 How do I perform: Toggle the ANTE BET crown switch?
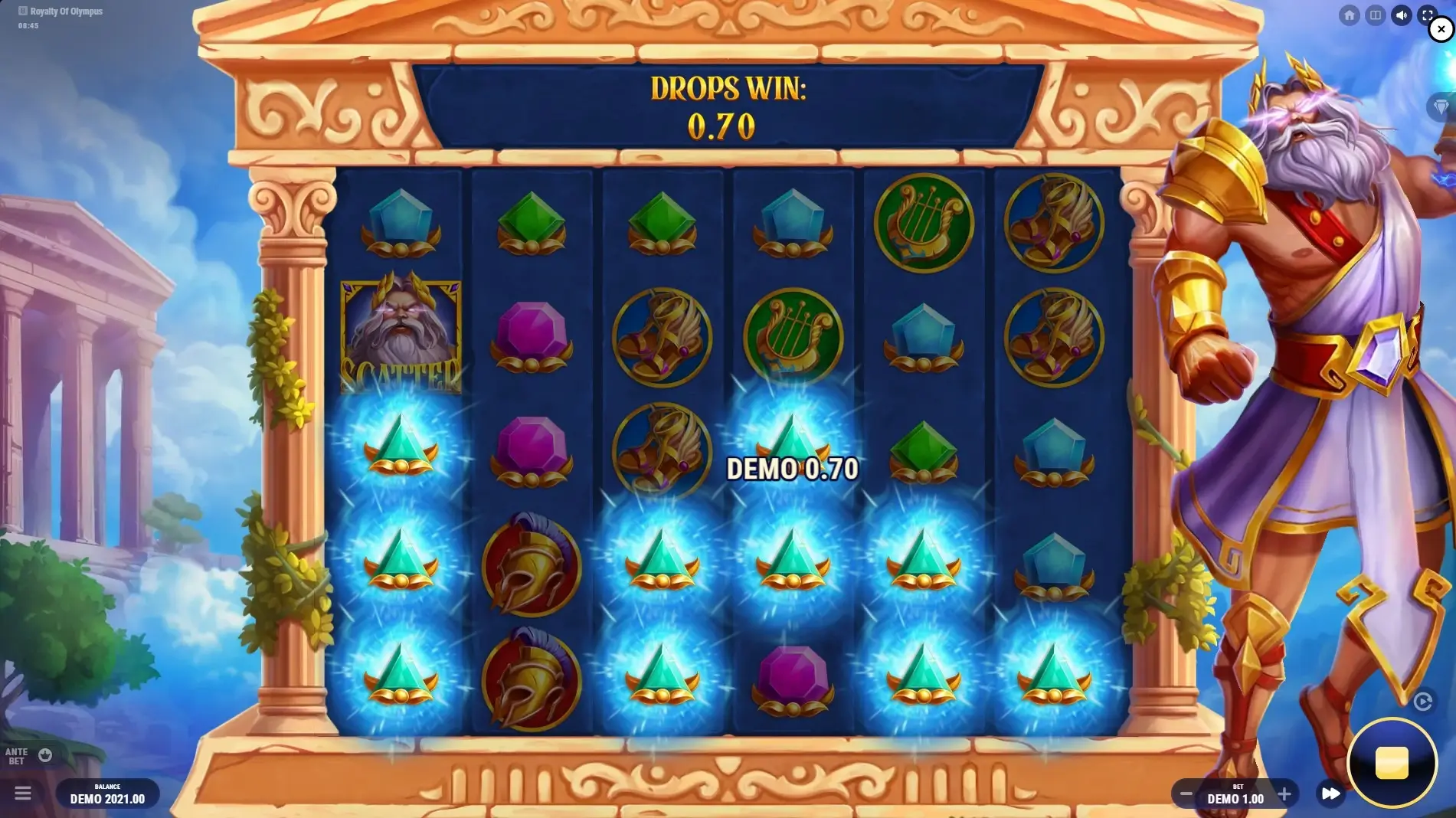[44, 754]
